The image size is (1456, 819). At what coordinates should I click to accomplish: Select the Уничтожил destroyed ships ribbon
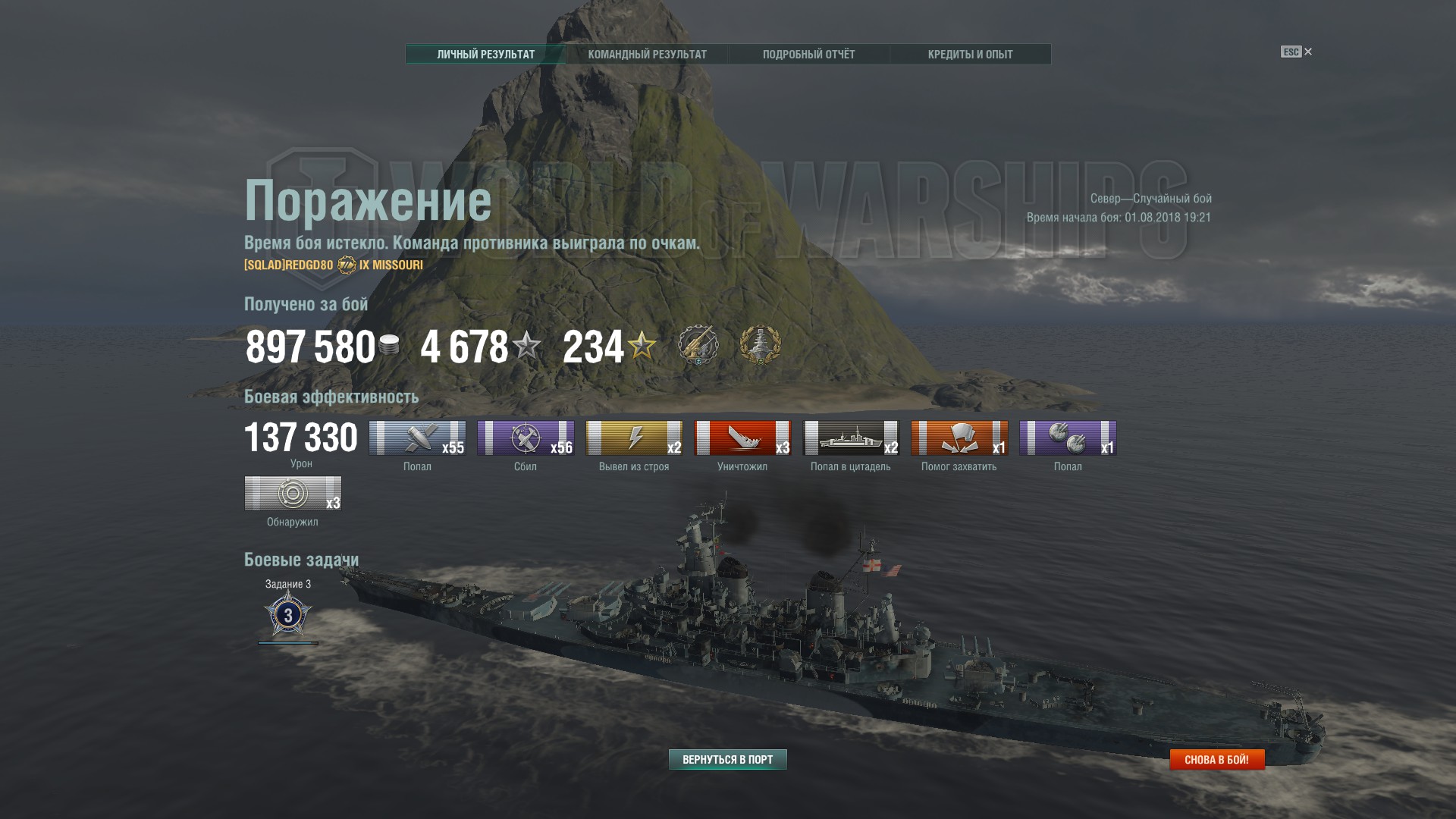tap(742, 438)
